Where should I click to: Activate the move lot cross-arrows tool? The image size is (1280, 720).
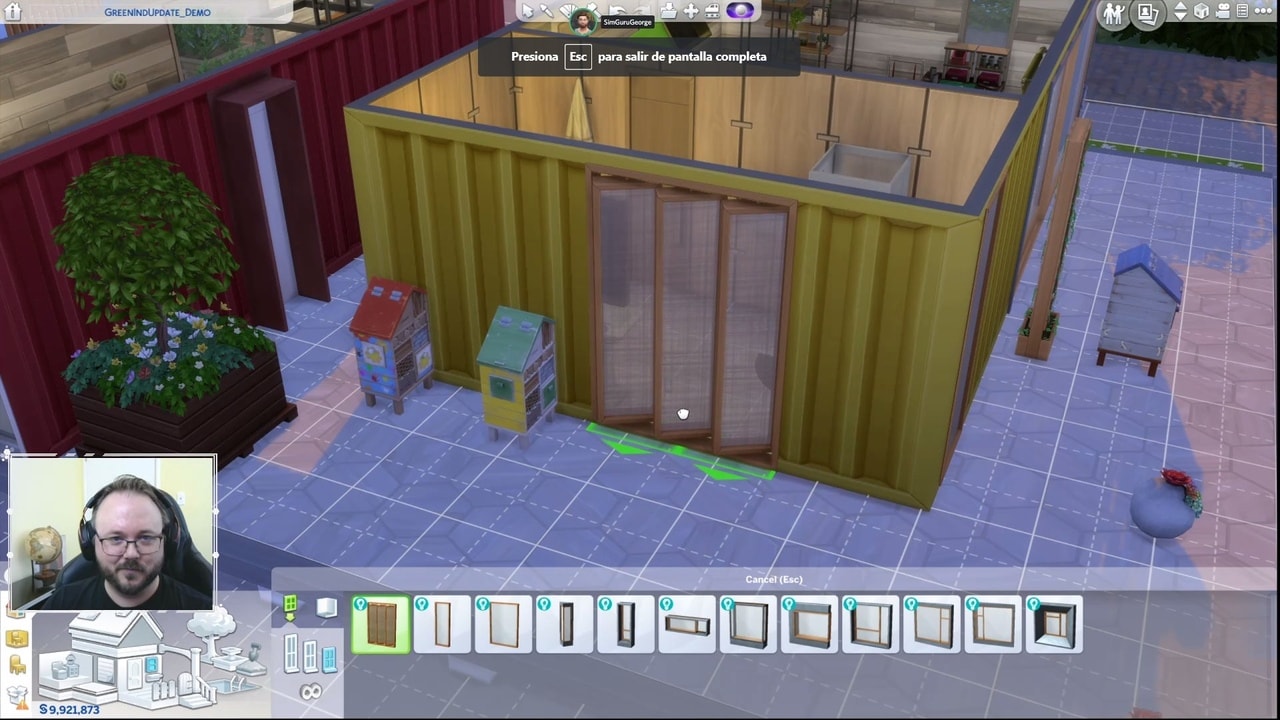pos(690,12)
